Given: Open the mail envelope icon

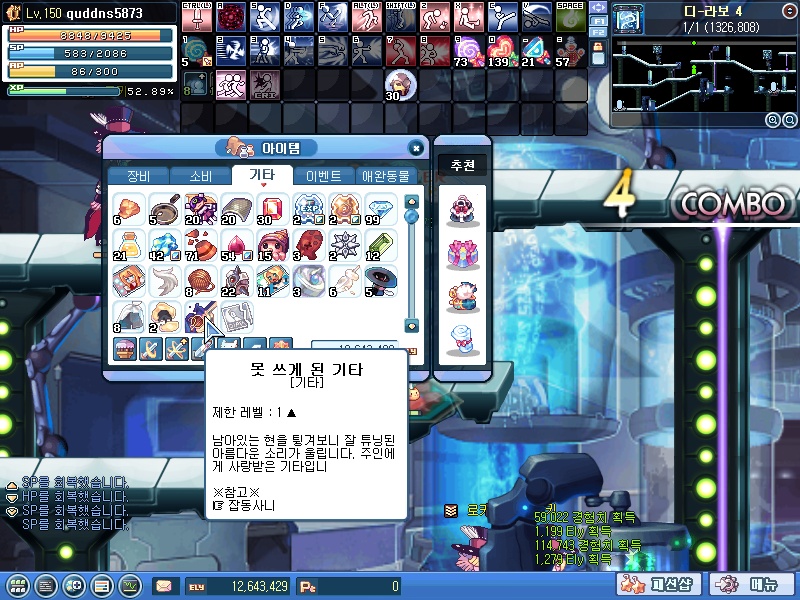Looking at the screenshot, I should [x=164, y=585].
